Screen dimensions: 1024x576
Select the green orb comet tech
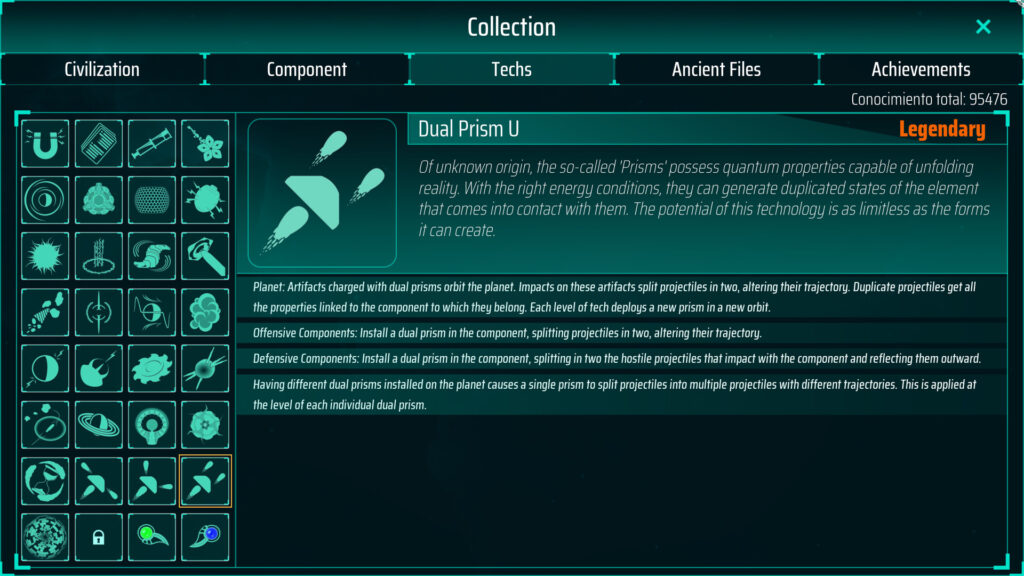click(x=152, y=537)
